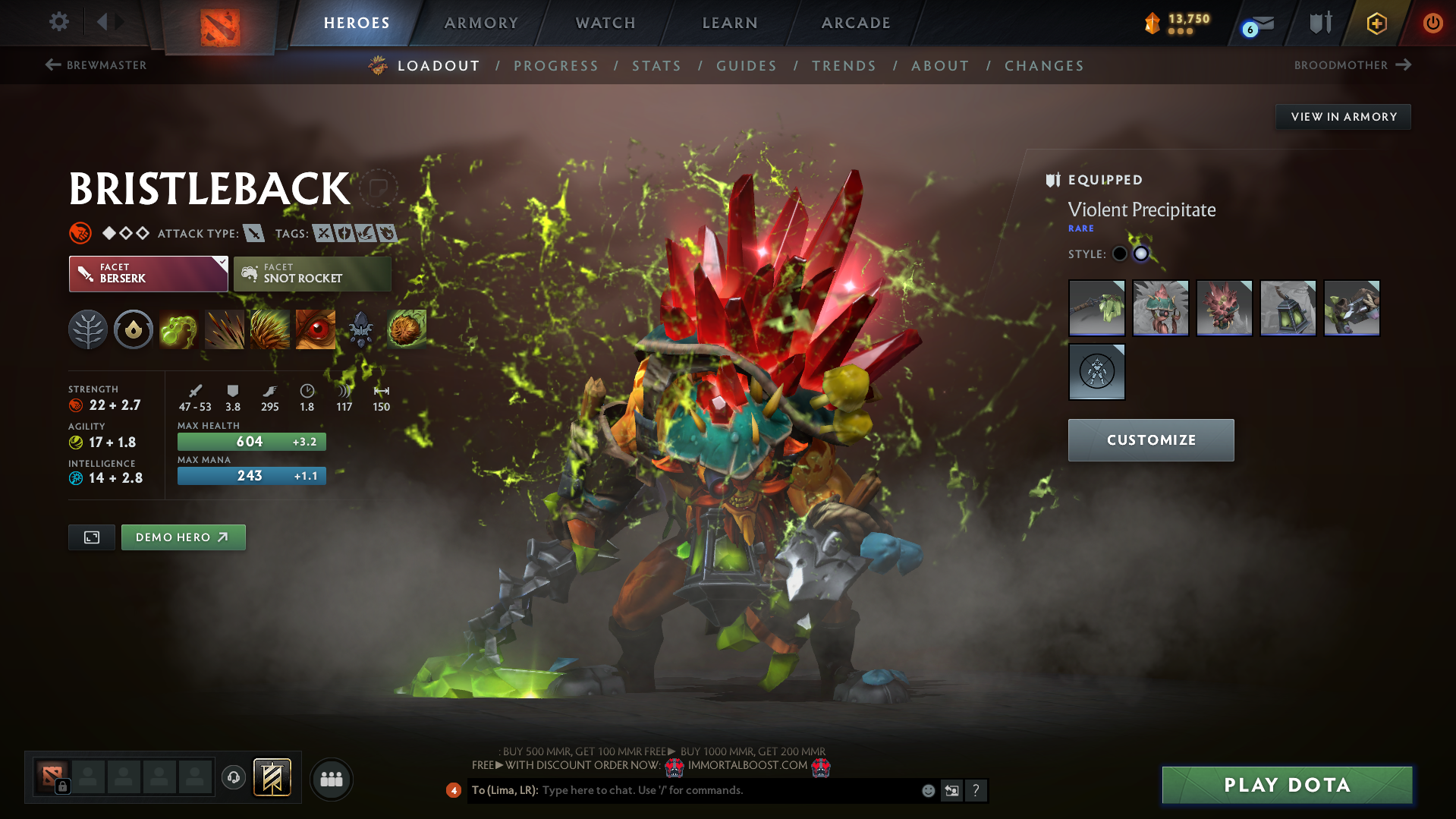View the Bristleback passive ability icon

pyautogui.click(x=270, y=329)
